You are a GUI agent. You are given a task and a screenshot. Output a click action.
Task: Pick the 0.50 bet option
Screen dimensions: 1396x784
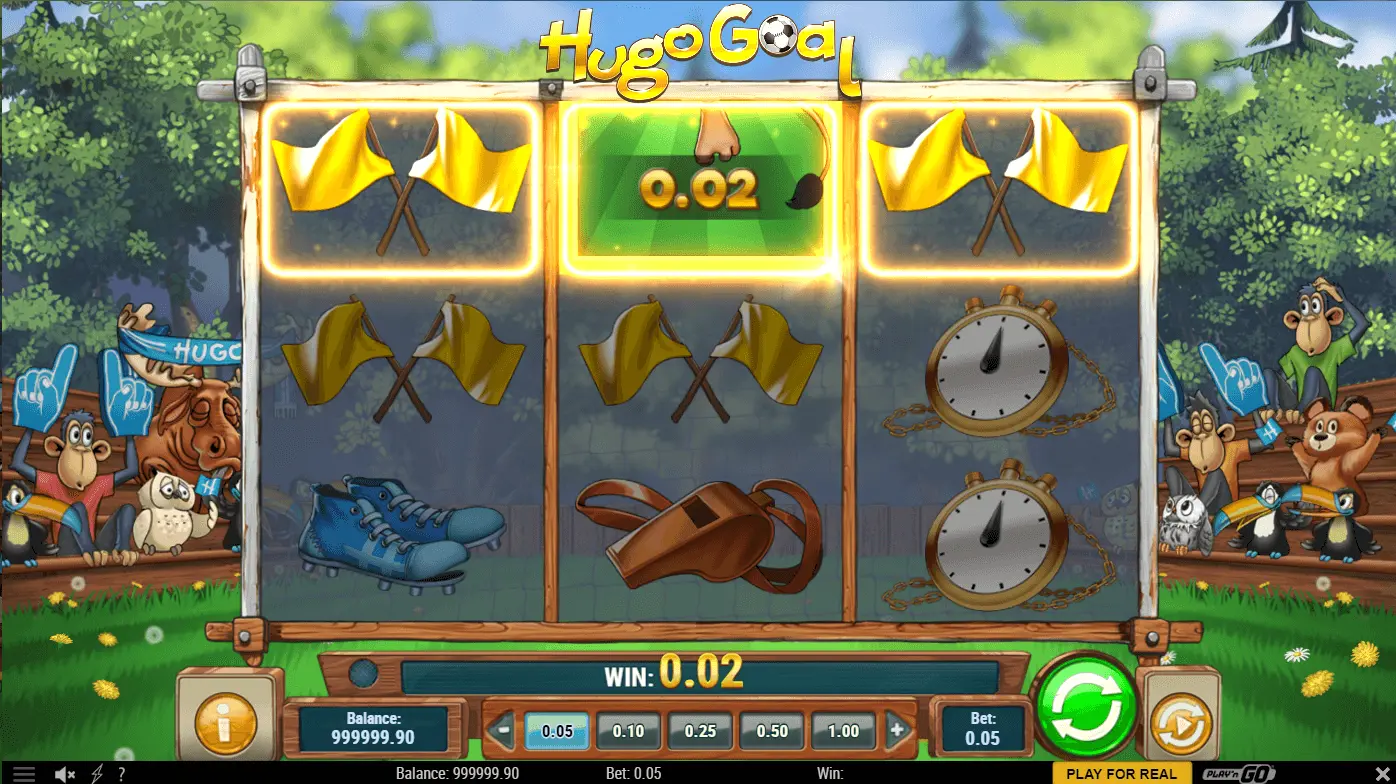click(x=772, y=731)
